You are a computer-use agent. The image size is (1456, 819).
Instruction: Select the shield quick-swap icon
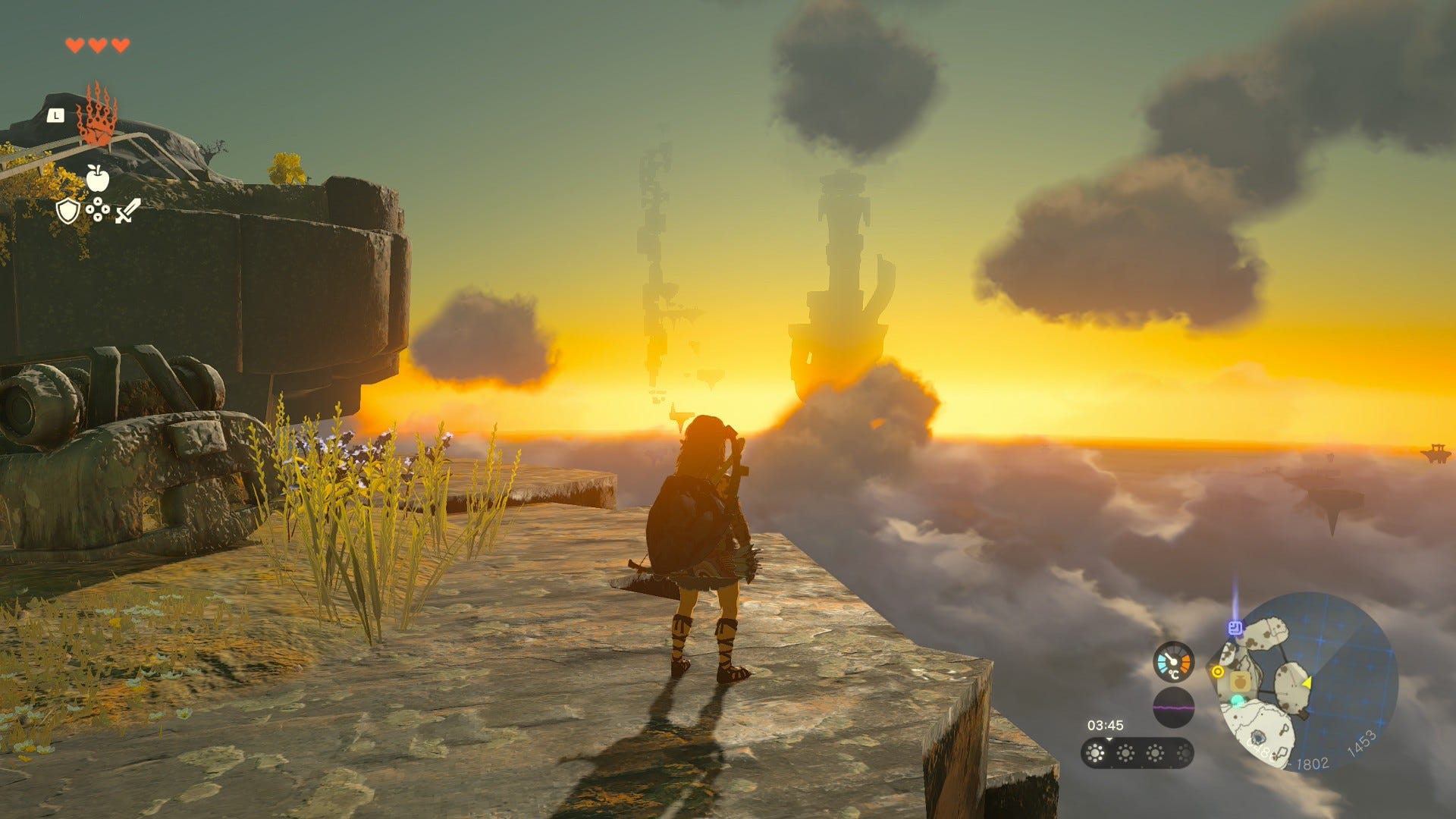pos(68,210)
